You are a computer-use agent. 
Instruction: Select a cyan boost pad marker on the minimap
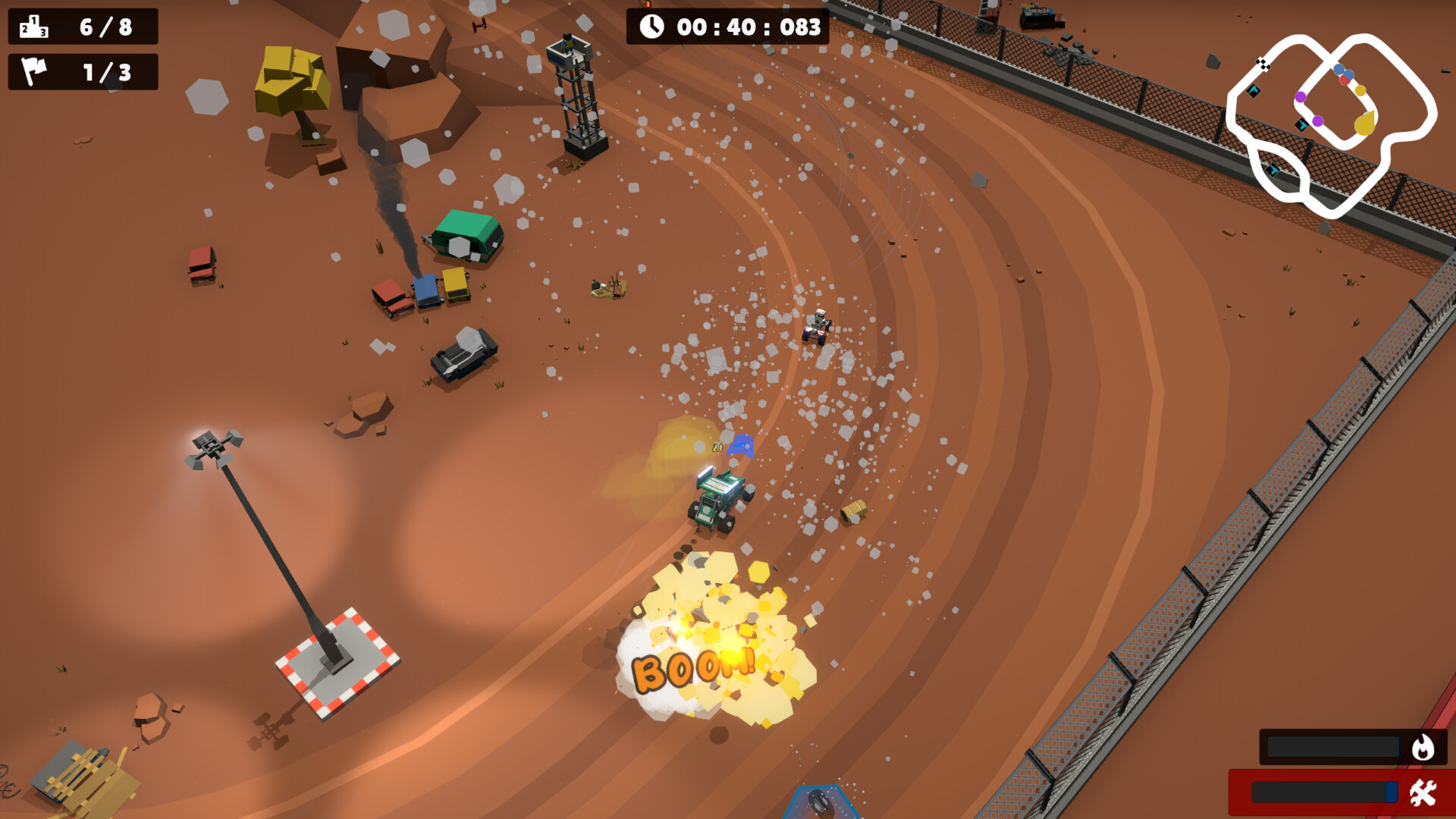1254,90
